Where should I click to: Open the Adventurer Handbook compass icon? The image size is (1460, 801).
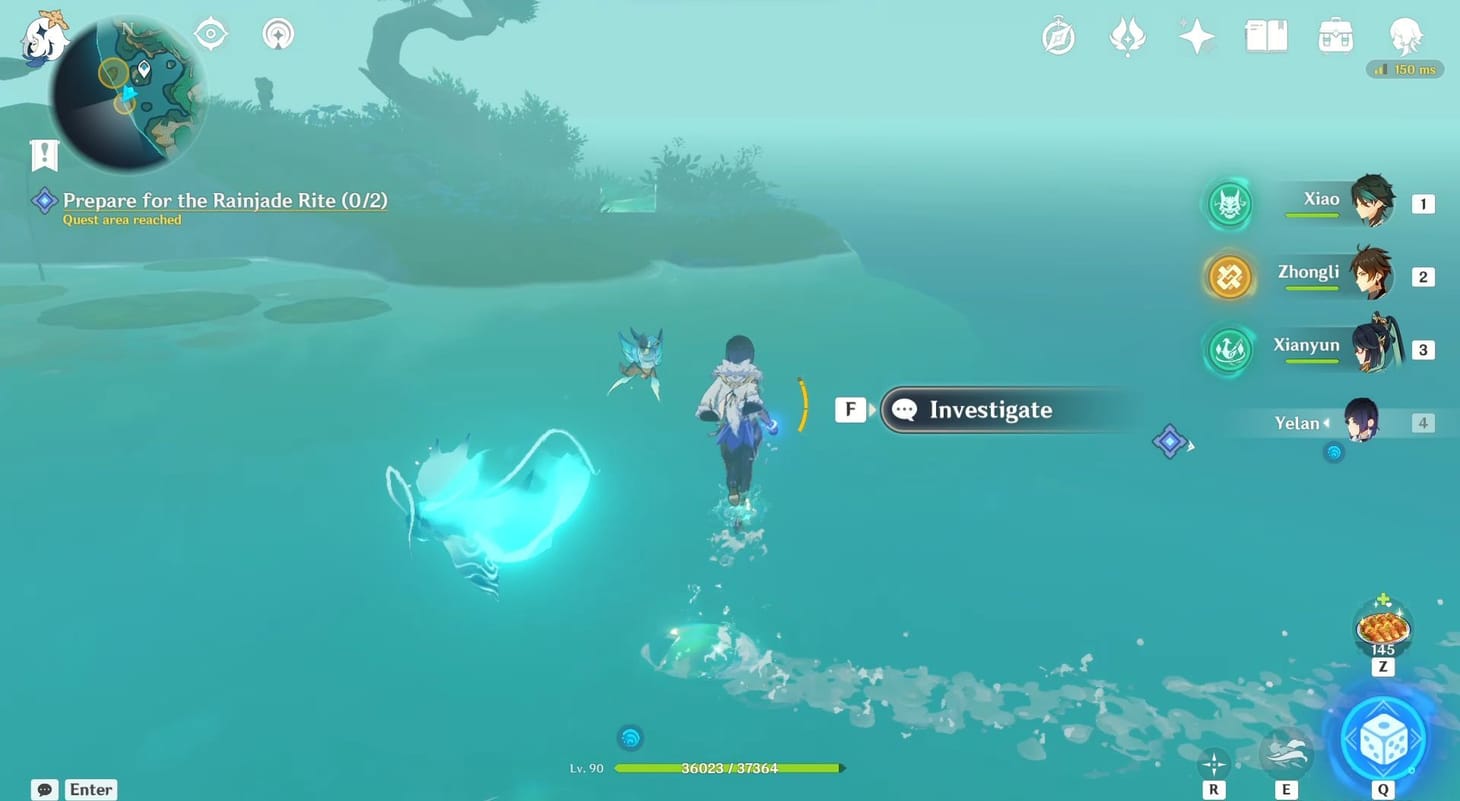click(1058, 36)
